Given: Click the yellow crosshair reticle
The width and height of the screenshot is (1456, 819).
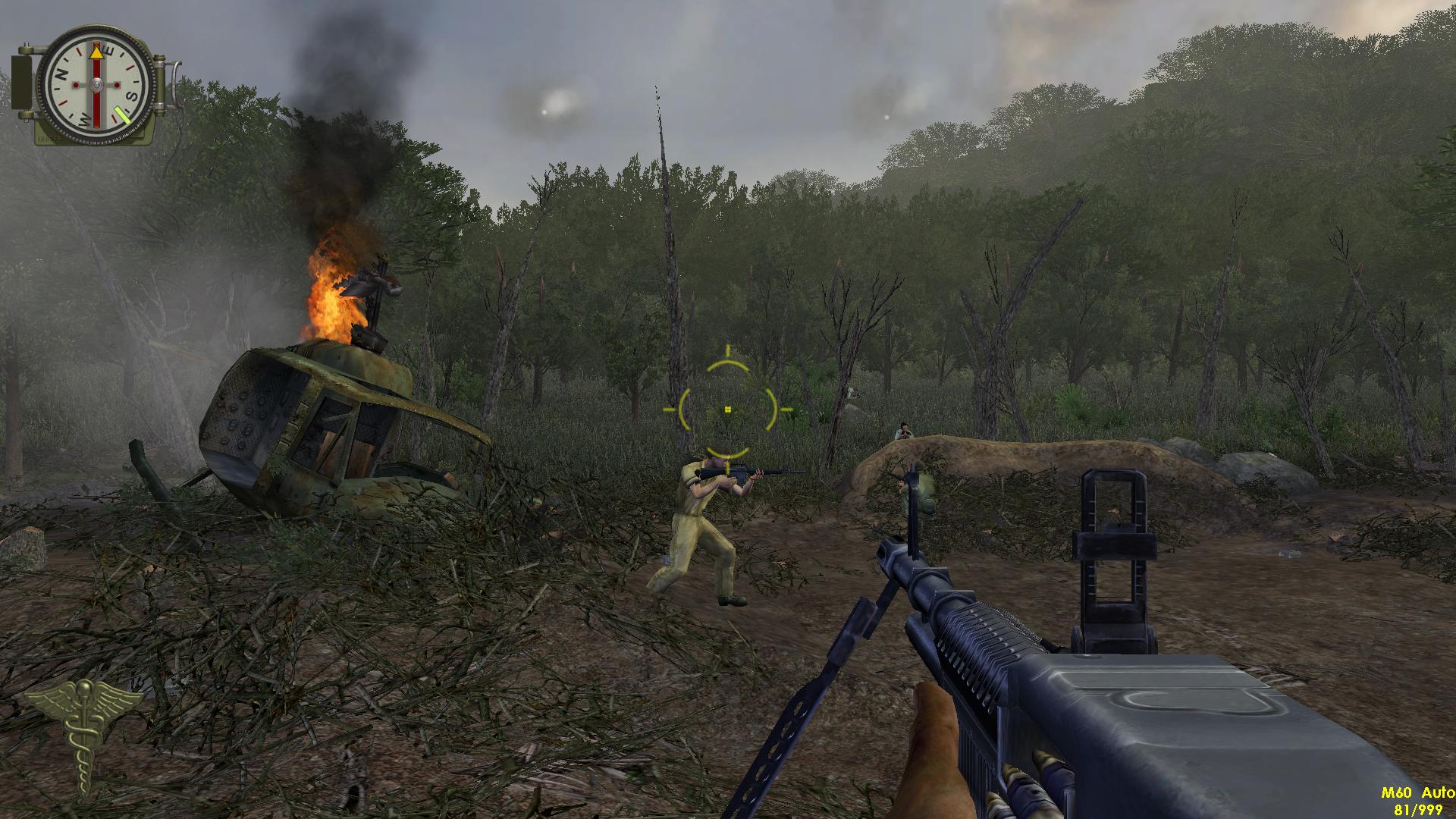Looking at the screenshot, I should pyautogui.click(x=728, y=407).
